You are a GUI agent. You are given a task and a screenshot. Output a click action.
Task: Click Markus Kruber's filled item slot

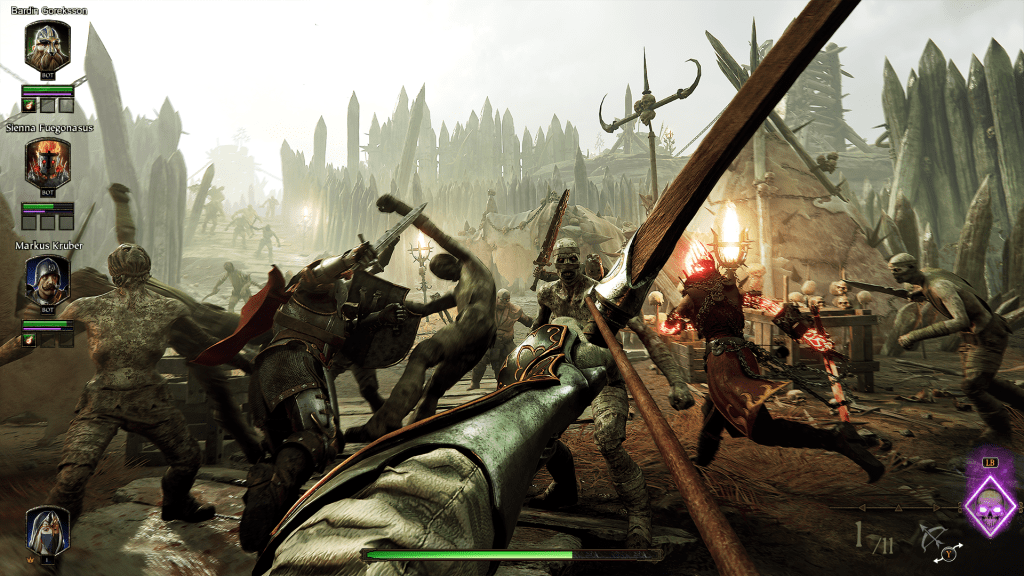pyautogui.click(x=29, y=339)
